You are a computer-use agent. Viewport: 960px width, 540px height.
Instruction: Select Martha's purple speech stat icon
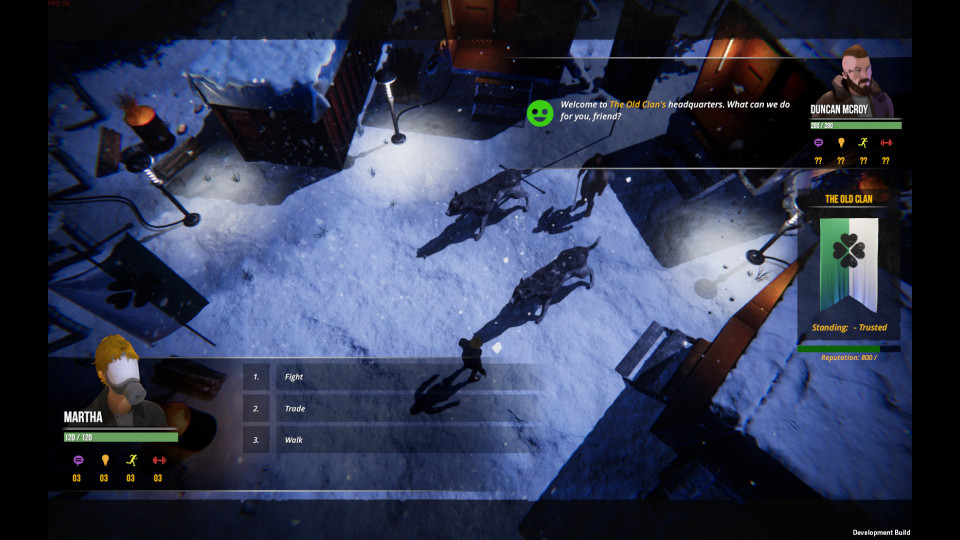point(77,461)
